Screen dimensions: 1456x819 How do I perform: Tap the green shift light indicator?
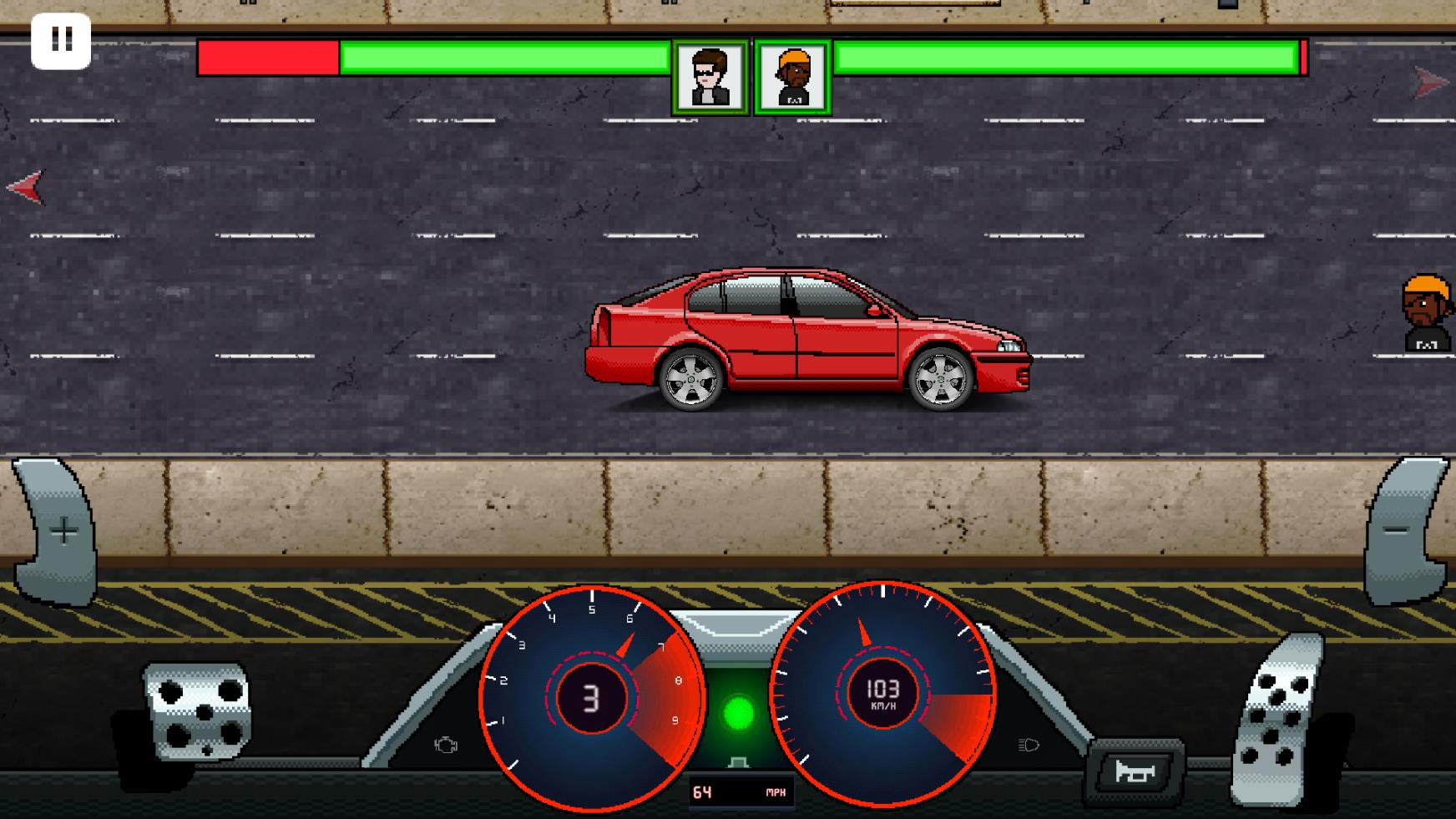click(x=737, y=711)
